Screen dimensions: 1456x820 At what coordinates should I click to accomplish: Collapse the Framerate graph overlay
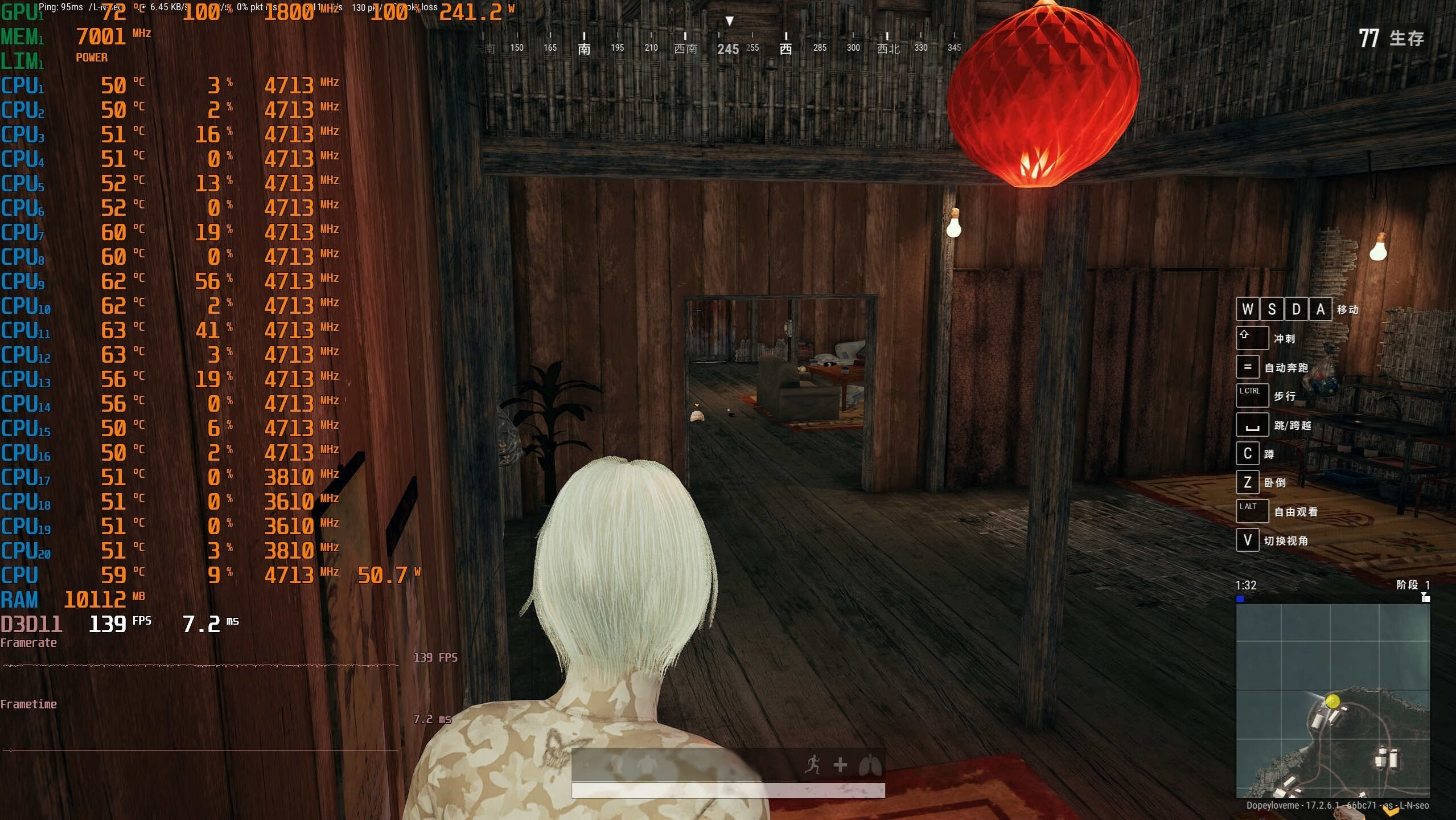tap(30, 643)
